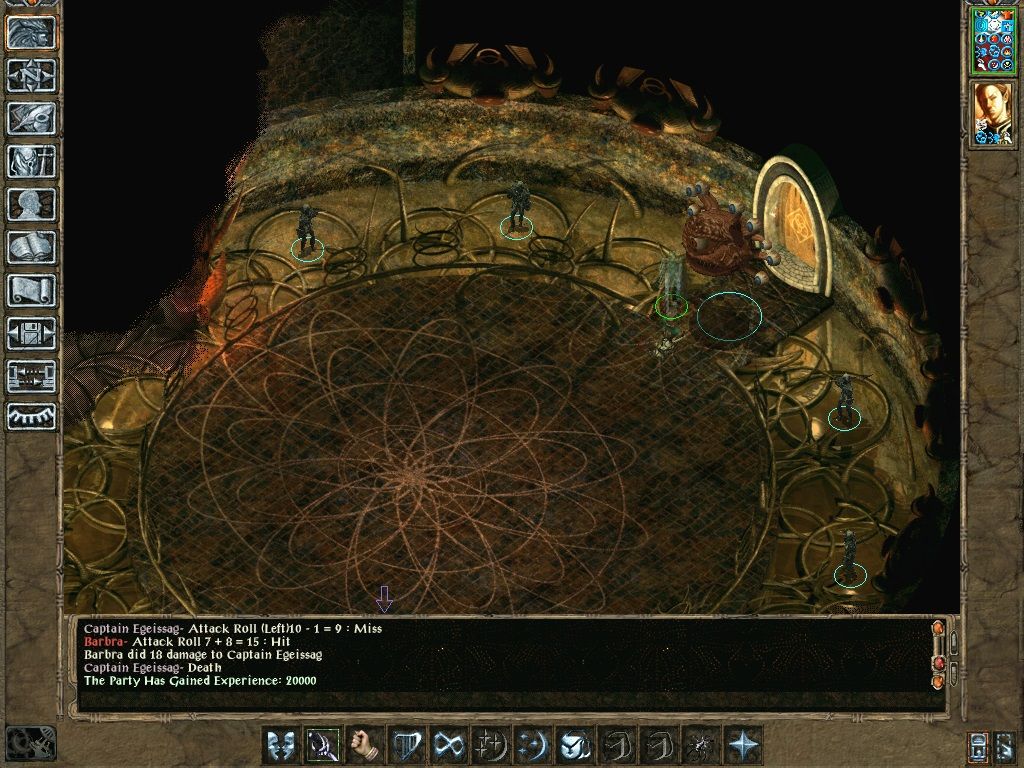Rest the party with the closed-eye button
This screenshot has height=768, width=1024.
click(32, 417)
